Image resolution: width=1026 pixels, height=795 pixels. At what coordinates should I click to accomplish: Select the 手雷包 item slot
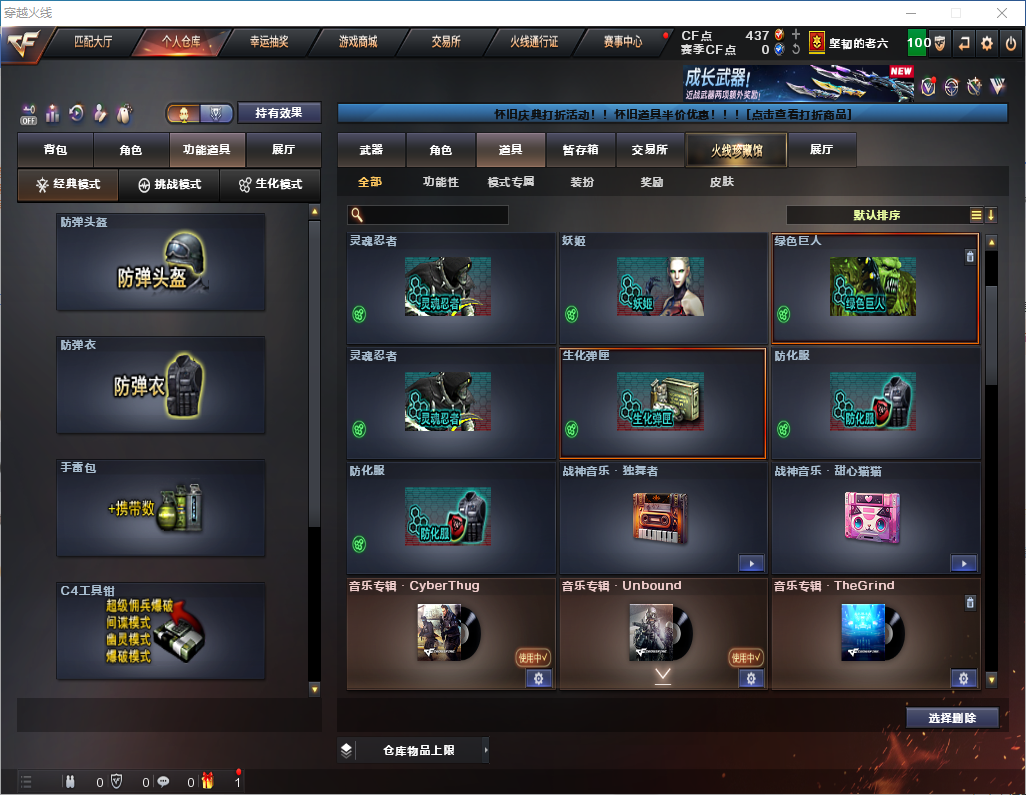[161, 508]
